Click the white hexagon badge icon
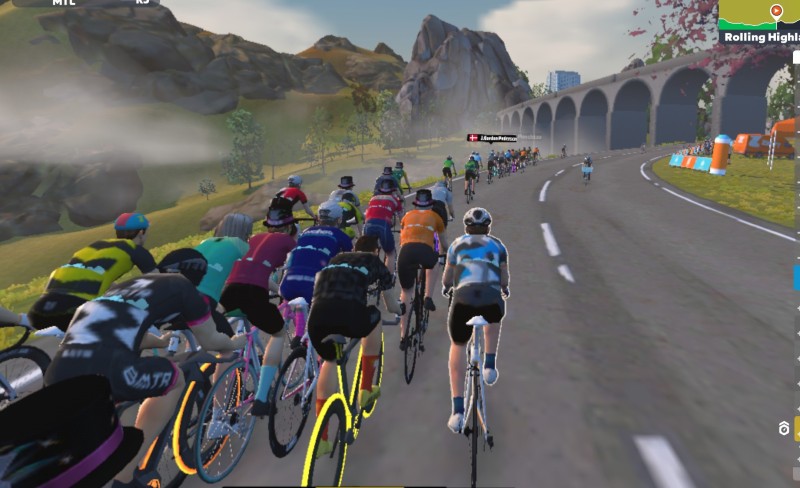 [785, 429]
